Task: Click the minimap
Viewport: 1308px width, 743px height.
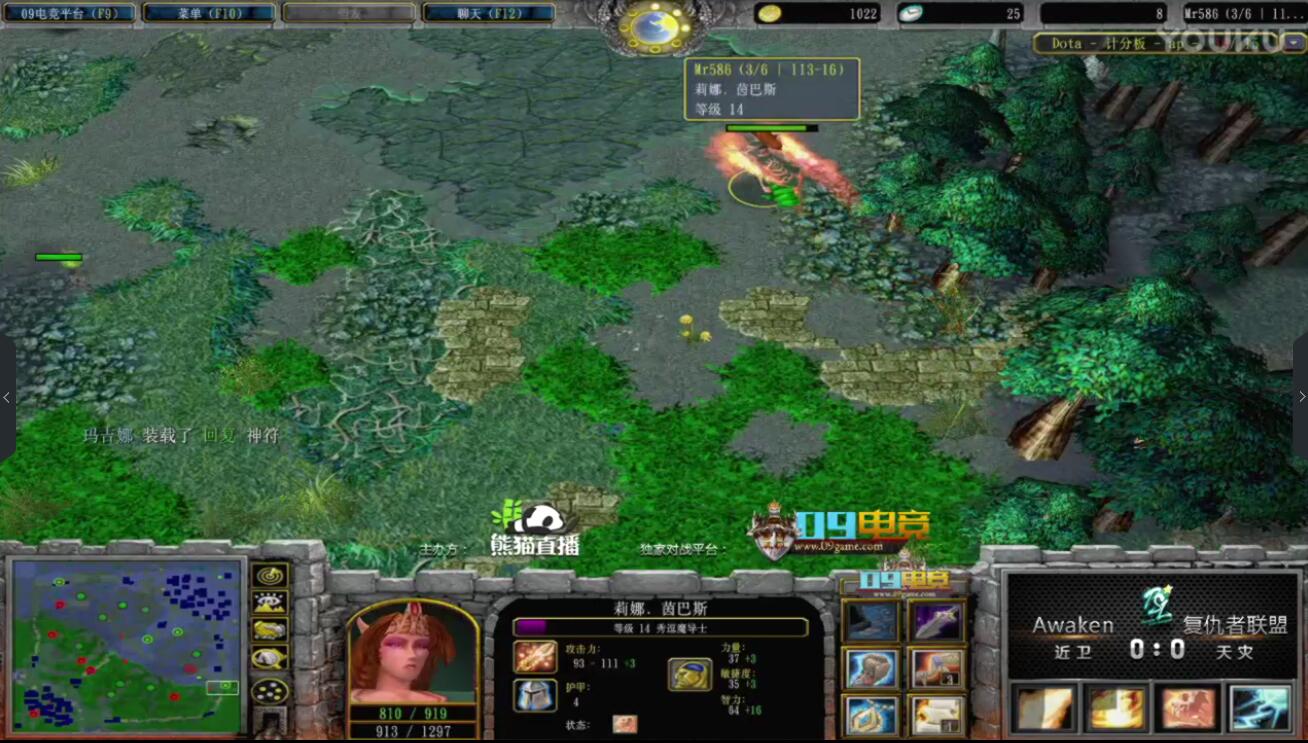Action: (x=126, y=647)
